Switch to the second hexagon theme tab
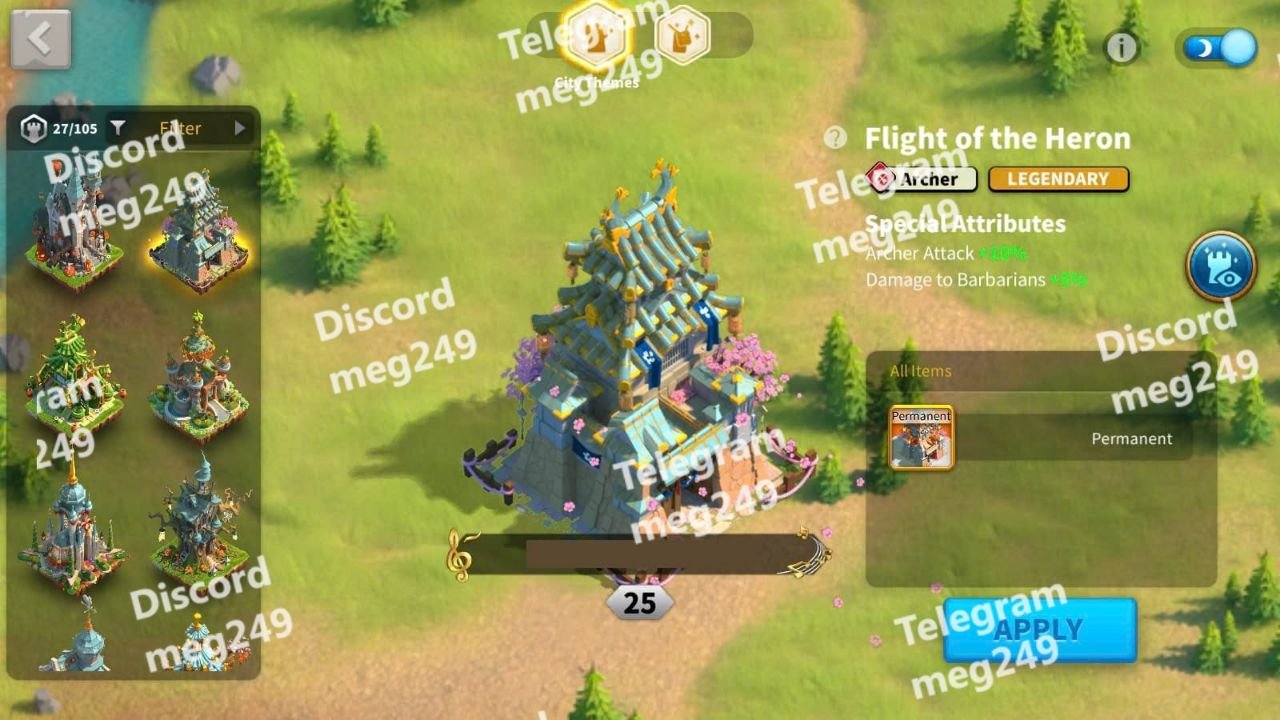Screen dimensions: 1280x720 (x=683, y=36)
